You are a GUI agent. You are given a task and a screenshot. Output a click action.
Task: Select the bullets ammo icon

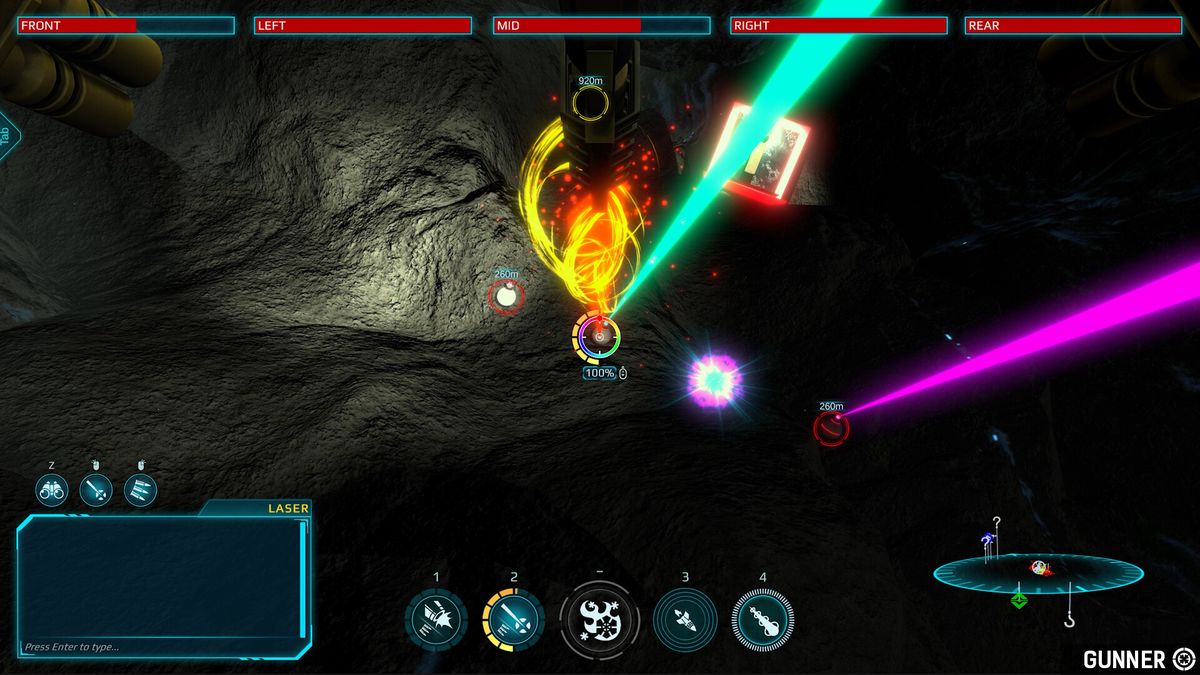coord(140,490)
